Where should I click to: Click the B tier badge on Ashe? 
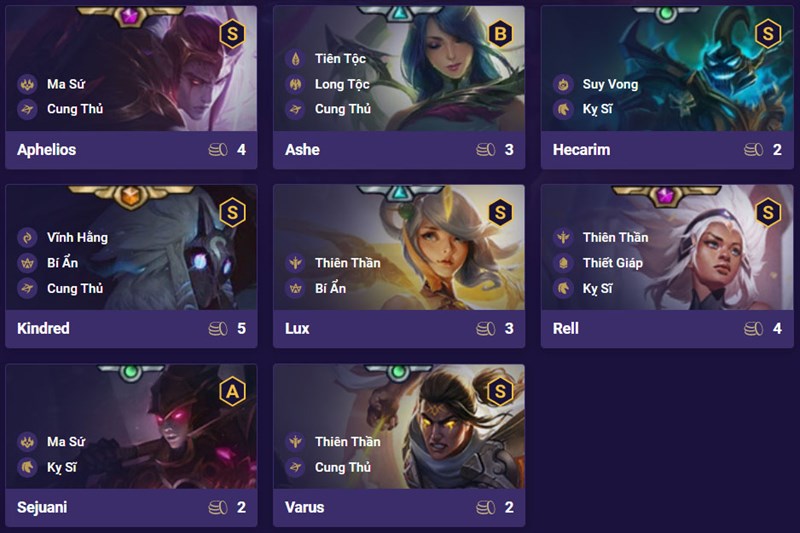pos(499,34)
